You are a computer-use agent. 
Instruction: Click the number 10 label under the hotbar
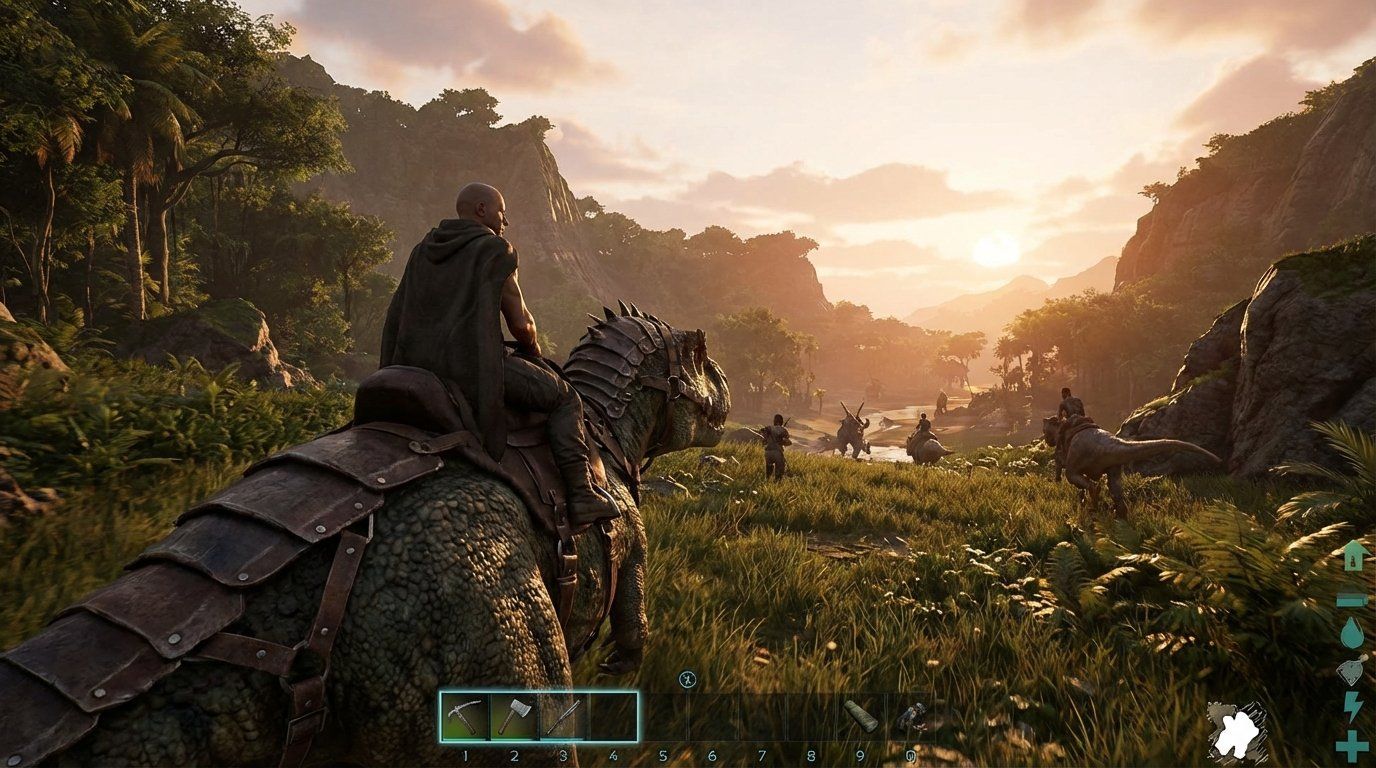click(x=911, y=755)
